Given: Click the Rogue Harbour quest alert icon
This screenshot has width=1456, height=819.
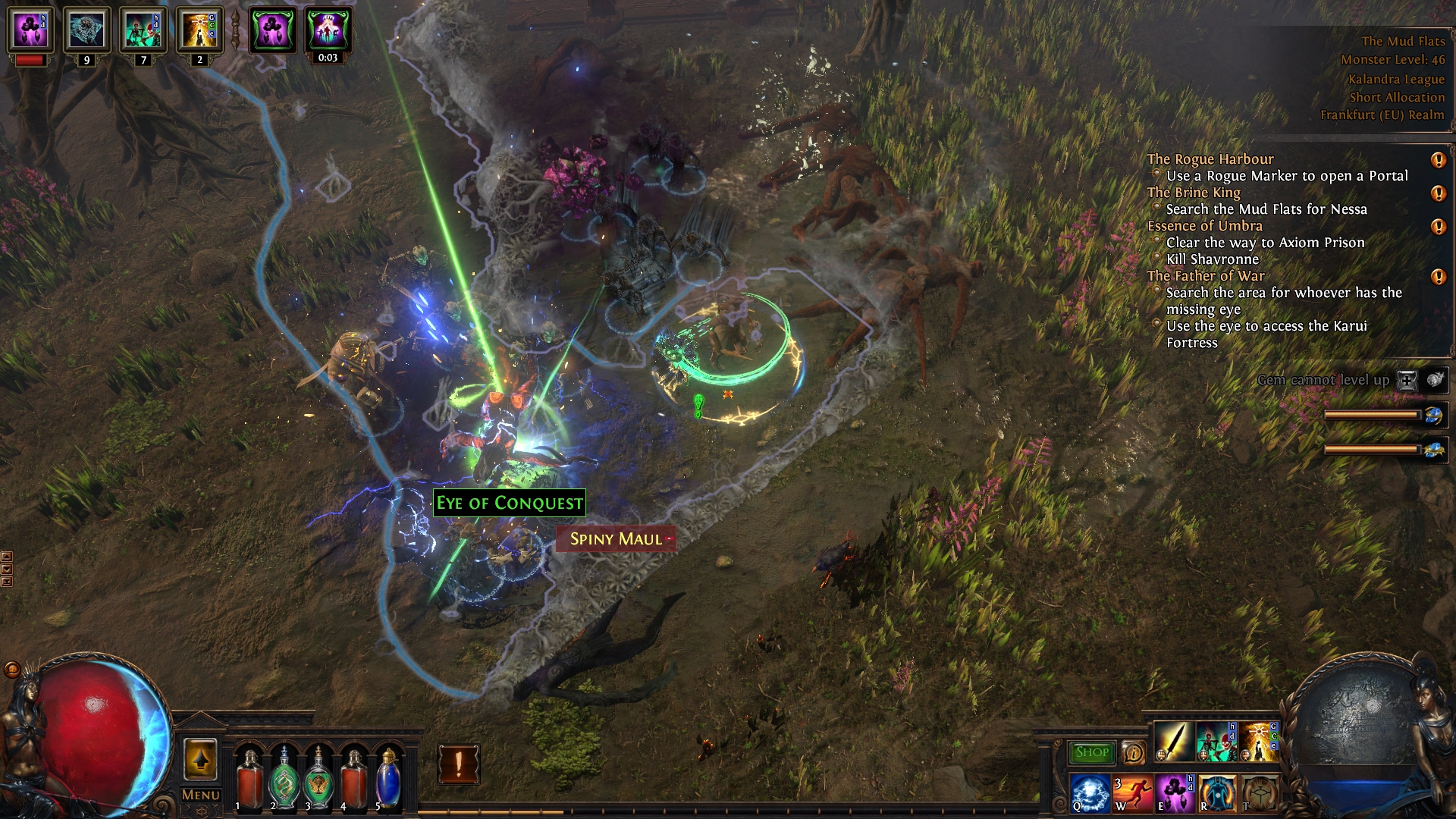Looking at the screenshot, I should (1438, 160).
